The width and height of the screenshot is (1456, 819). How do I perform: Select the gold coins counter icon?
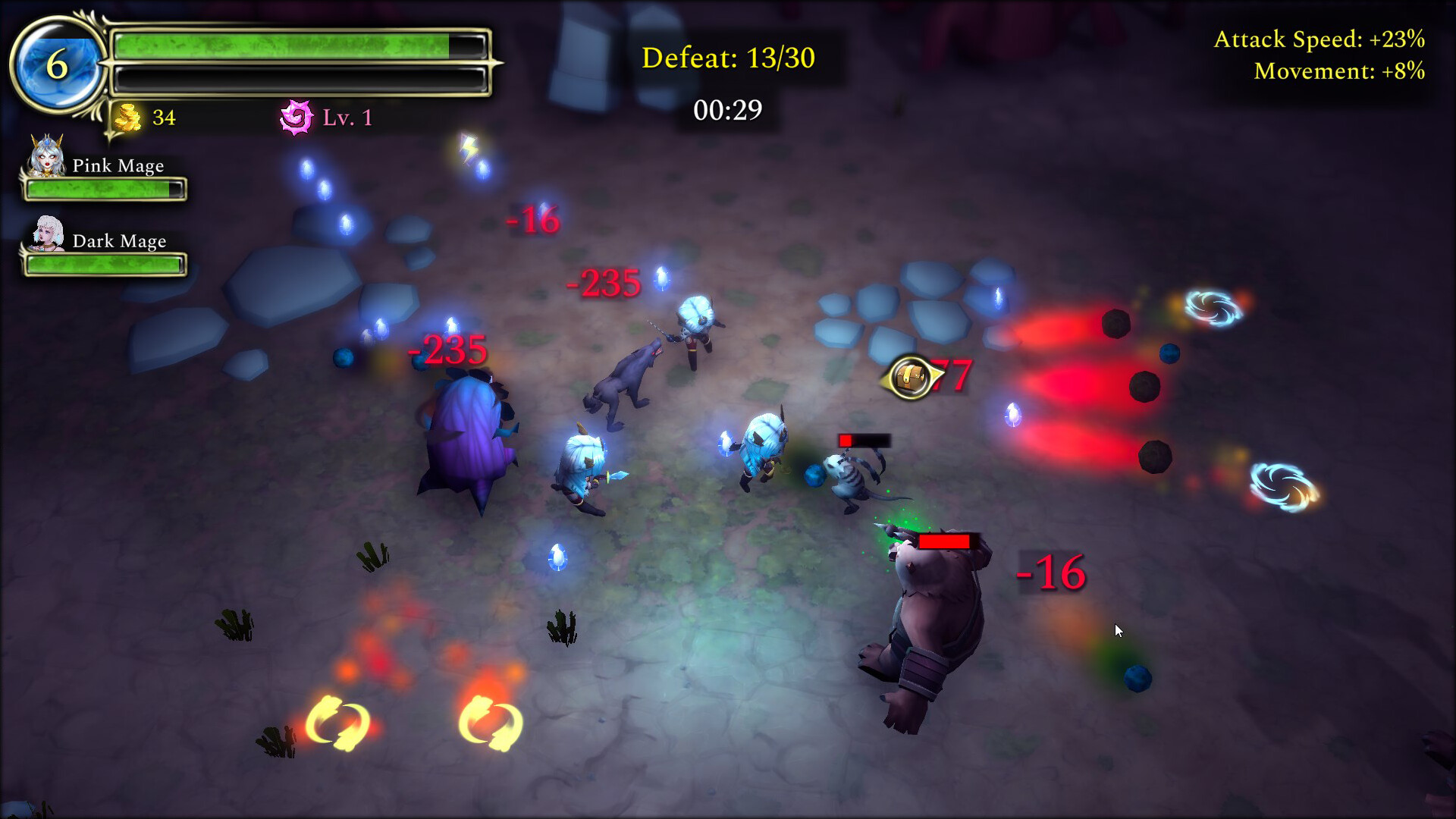coord(127,118)
